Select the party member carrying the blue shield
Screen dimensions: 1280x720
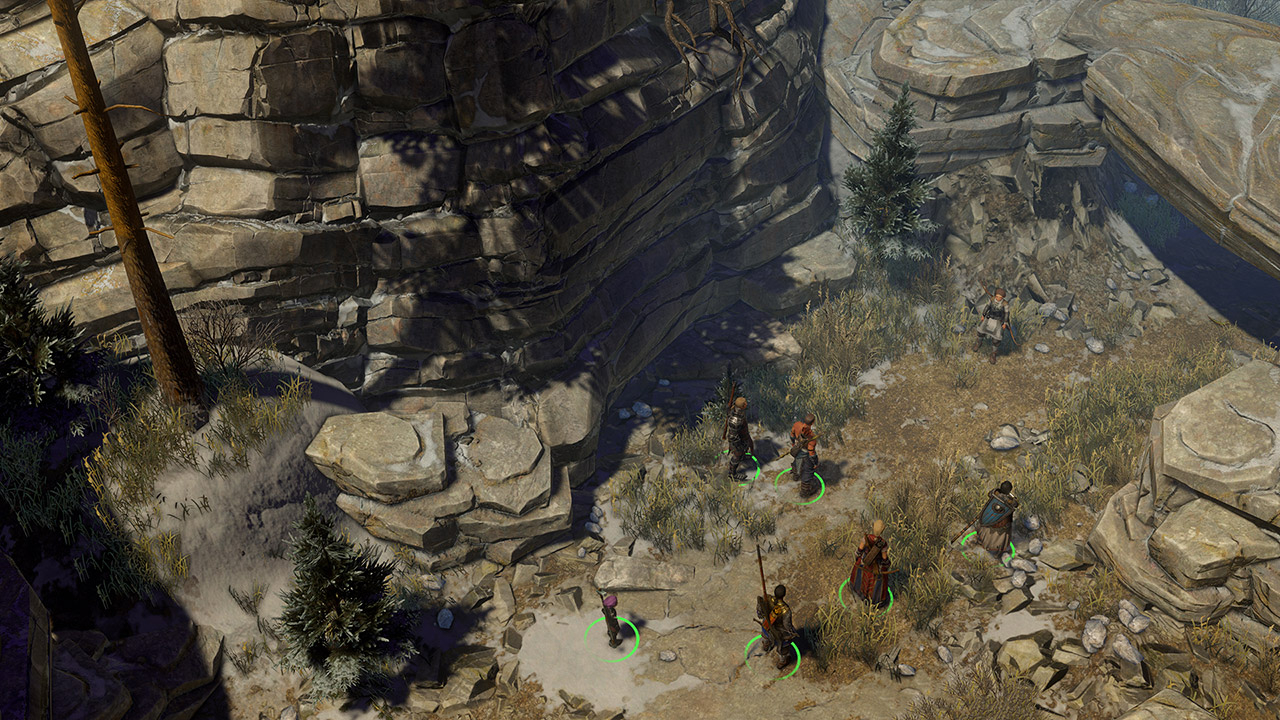pyautogui.click(x=997, y=519)
